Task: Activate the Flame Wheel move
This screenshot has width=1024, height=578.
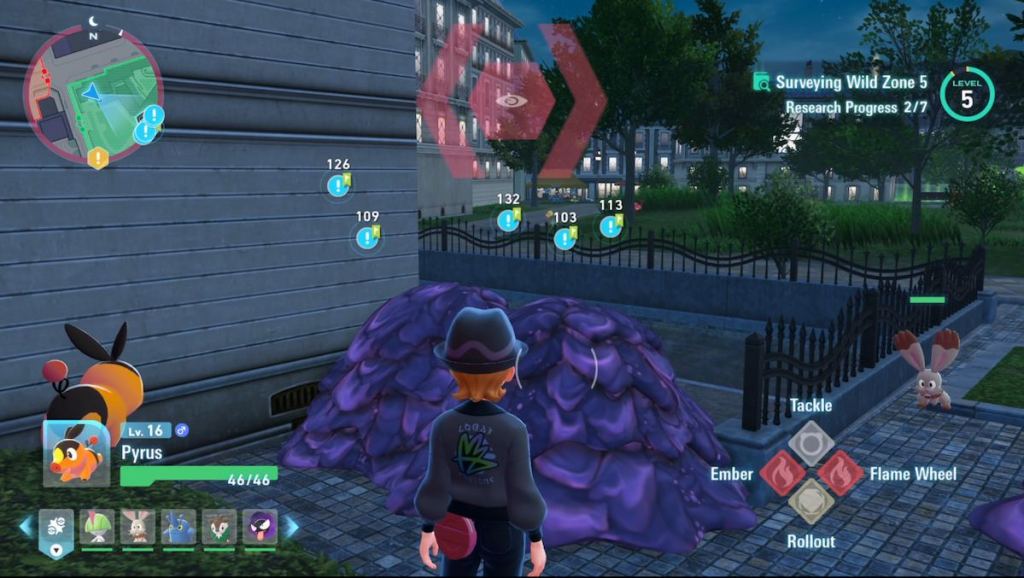Action: pos(840,473)
